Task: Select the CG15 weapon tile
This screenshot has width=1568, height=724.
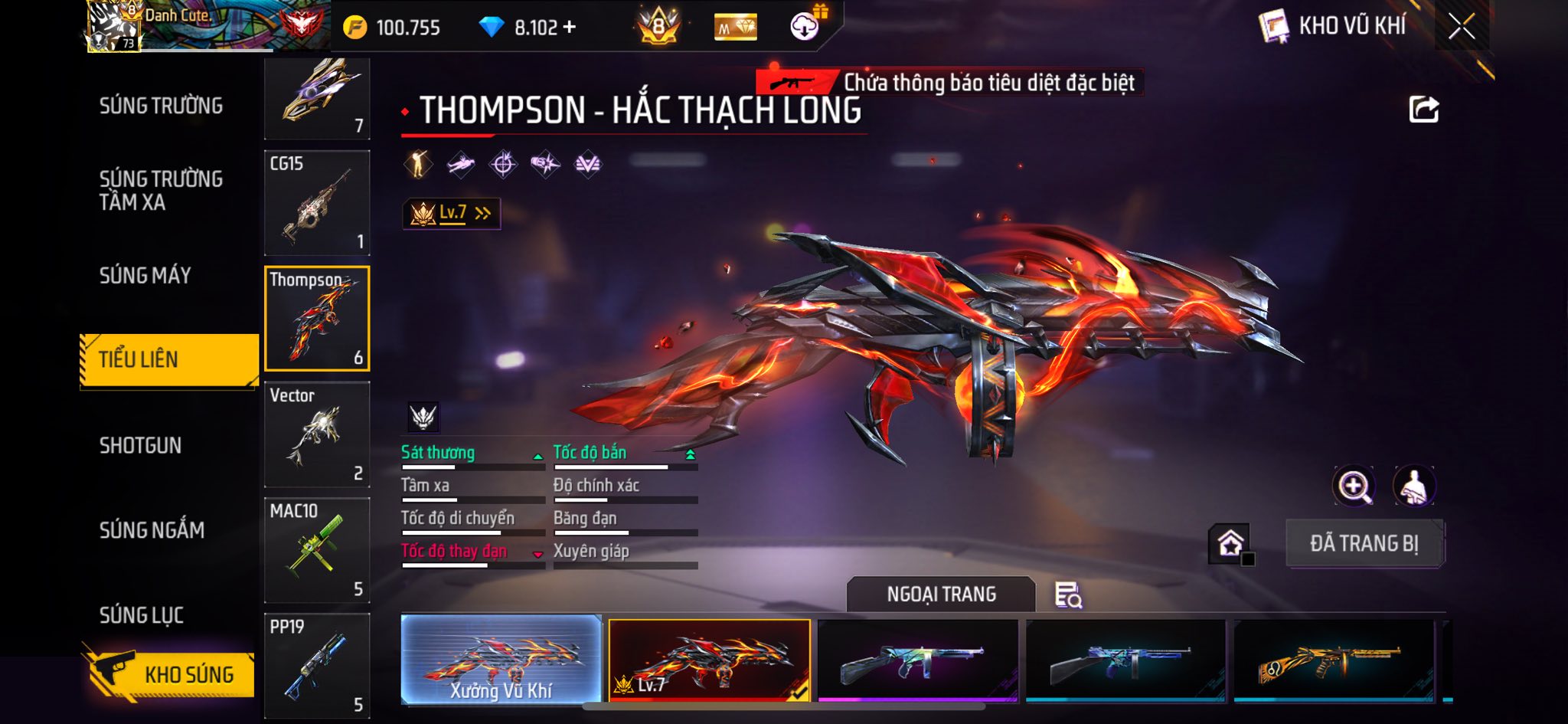Action: pos(317,203)
